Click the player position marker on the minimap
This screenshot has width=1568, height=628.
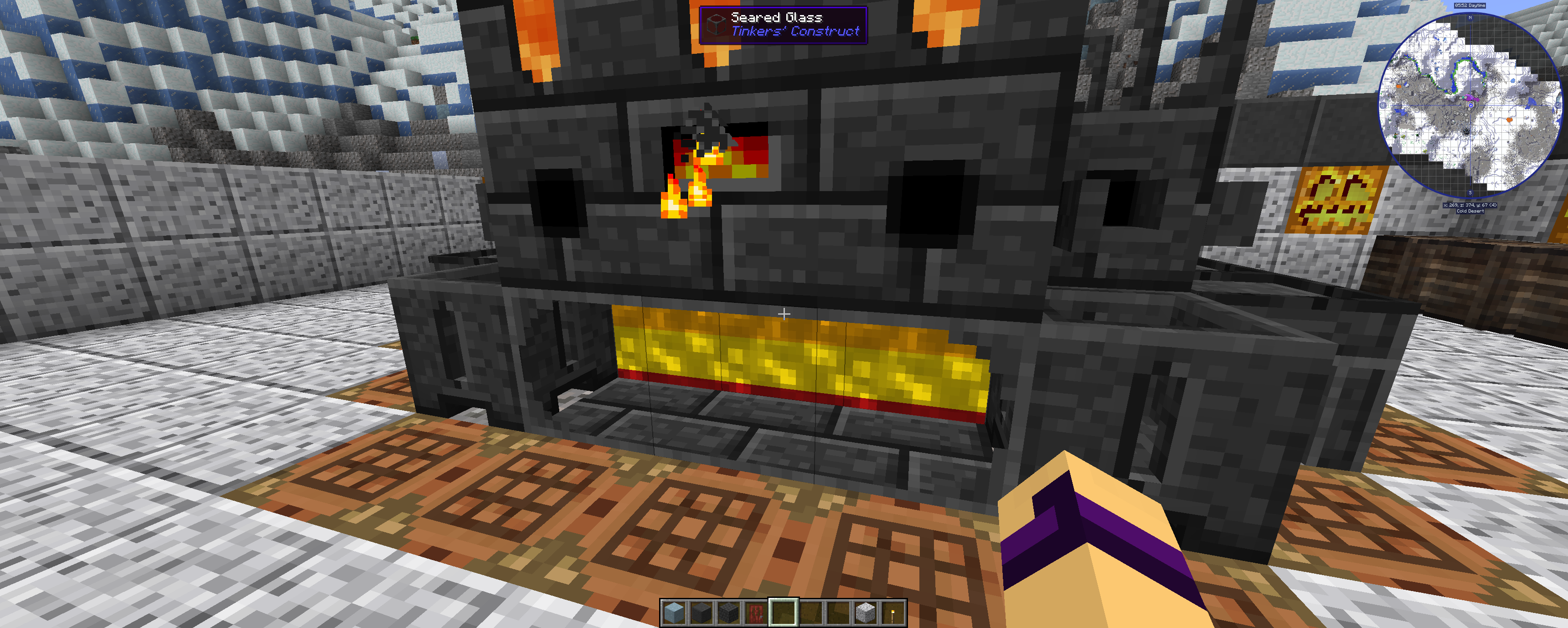click(1472, 105)
